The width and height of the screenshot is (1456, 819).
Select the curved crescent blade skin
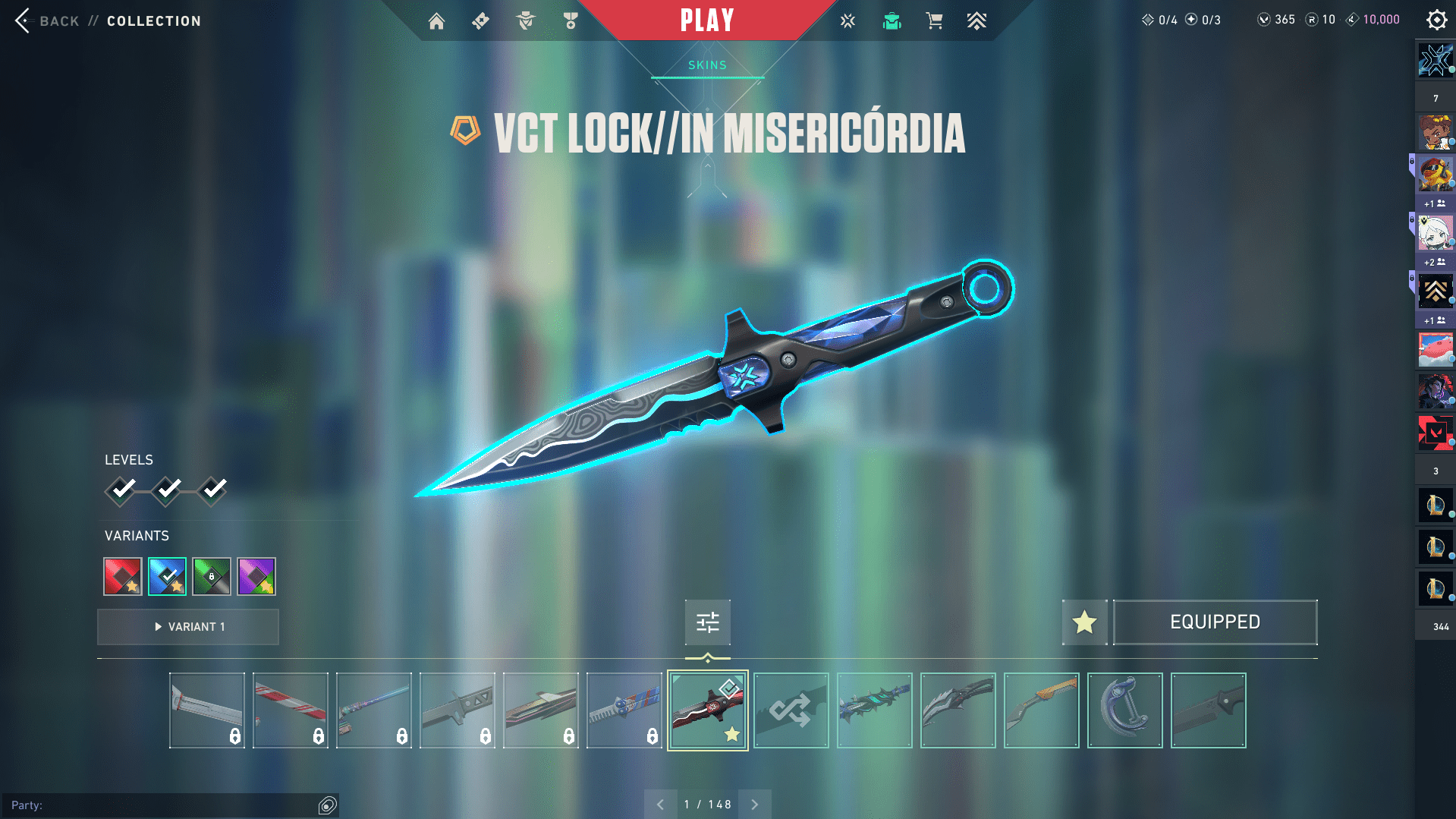pos(1124,710)
